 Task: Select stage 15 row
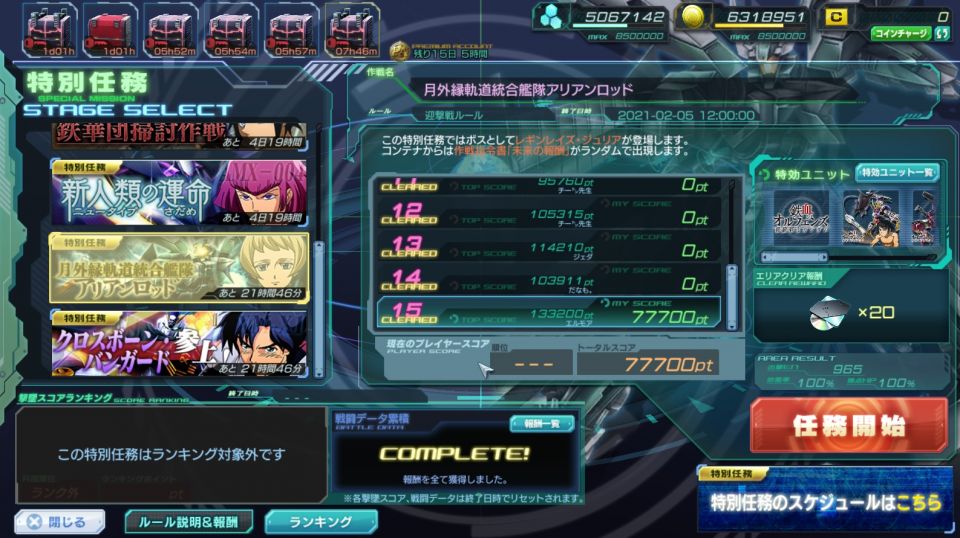(x=555, y=312)
